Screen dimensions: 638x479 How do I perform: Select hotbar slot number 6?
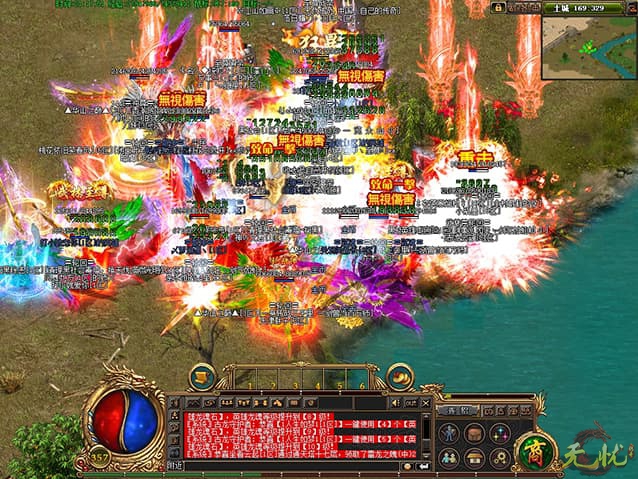[x=362, y=379]
